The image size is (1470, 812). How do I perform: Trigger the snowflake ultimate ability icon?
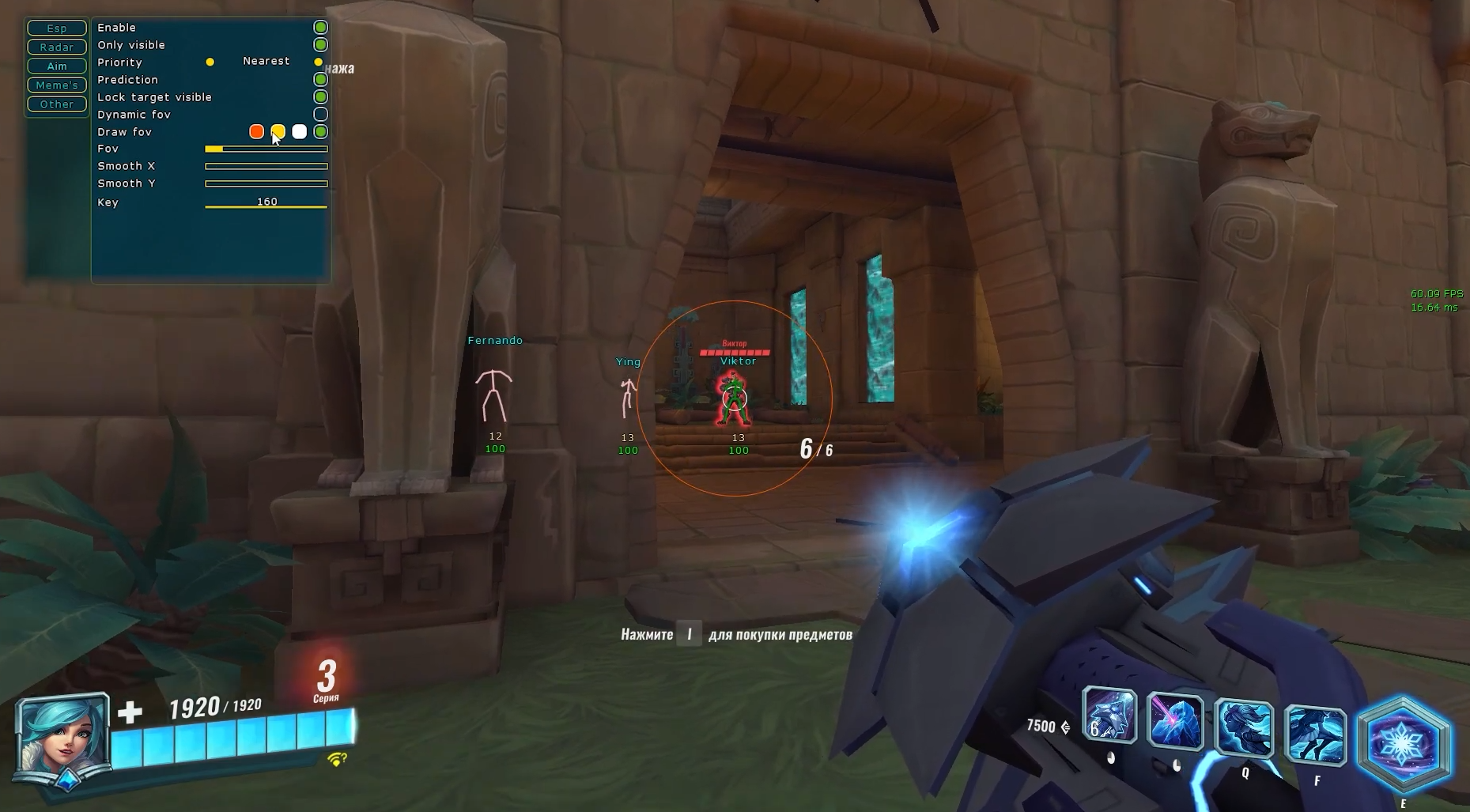click(x=1403, y=744)
